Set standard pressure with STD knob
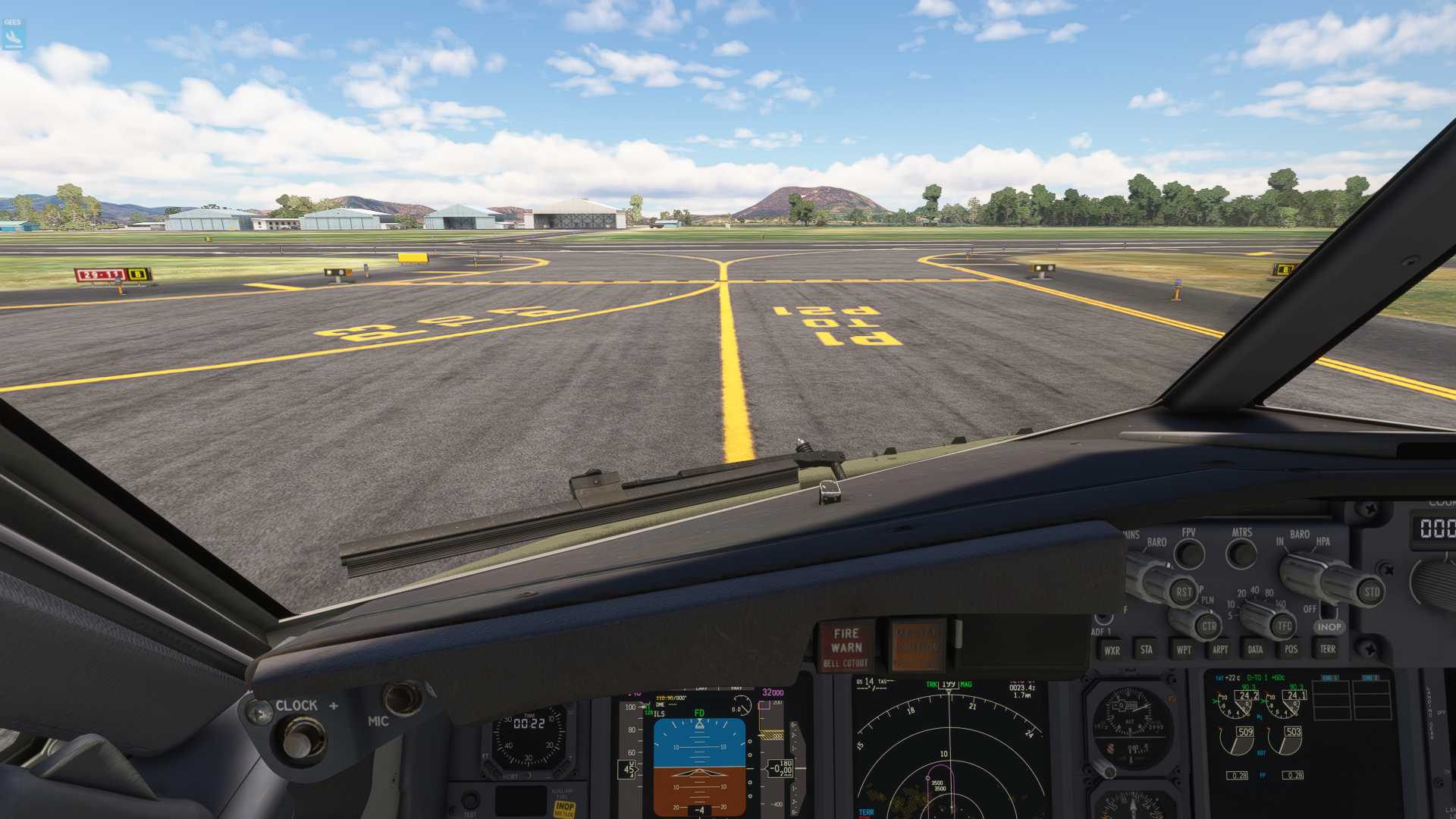Viewport: 1456px width, 819px height. [x=1370, y=592]
